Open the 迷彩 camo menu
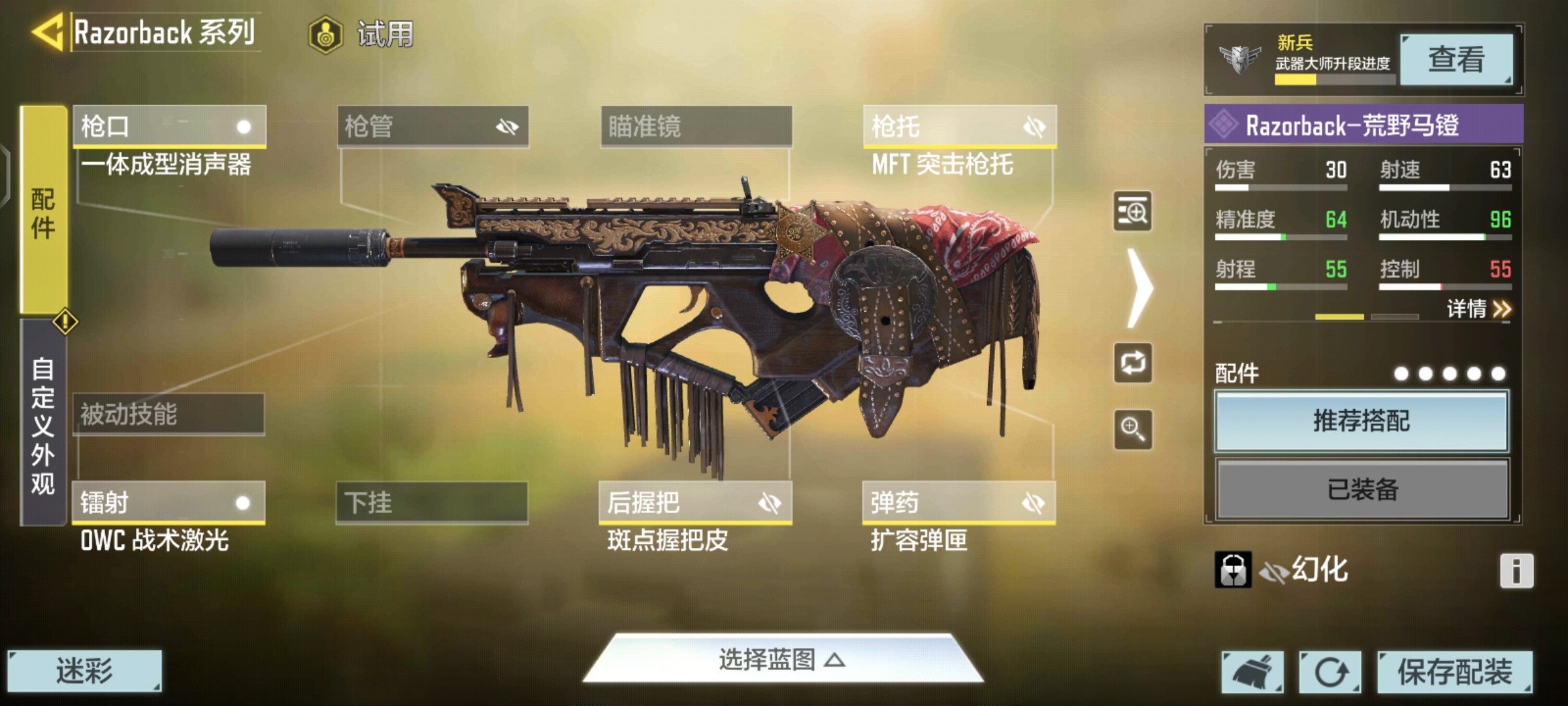Viewport: 1568px width, 706px height. [84, 671]
